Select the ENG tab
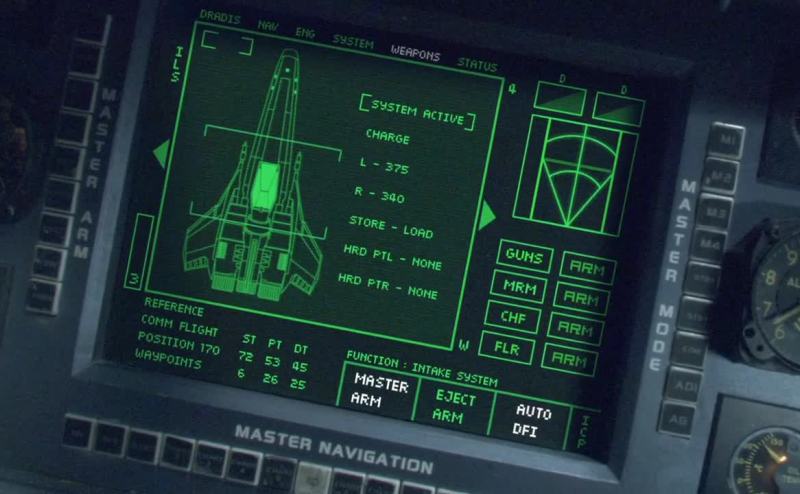800x494 pixels. (x=305, y=32)
